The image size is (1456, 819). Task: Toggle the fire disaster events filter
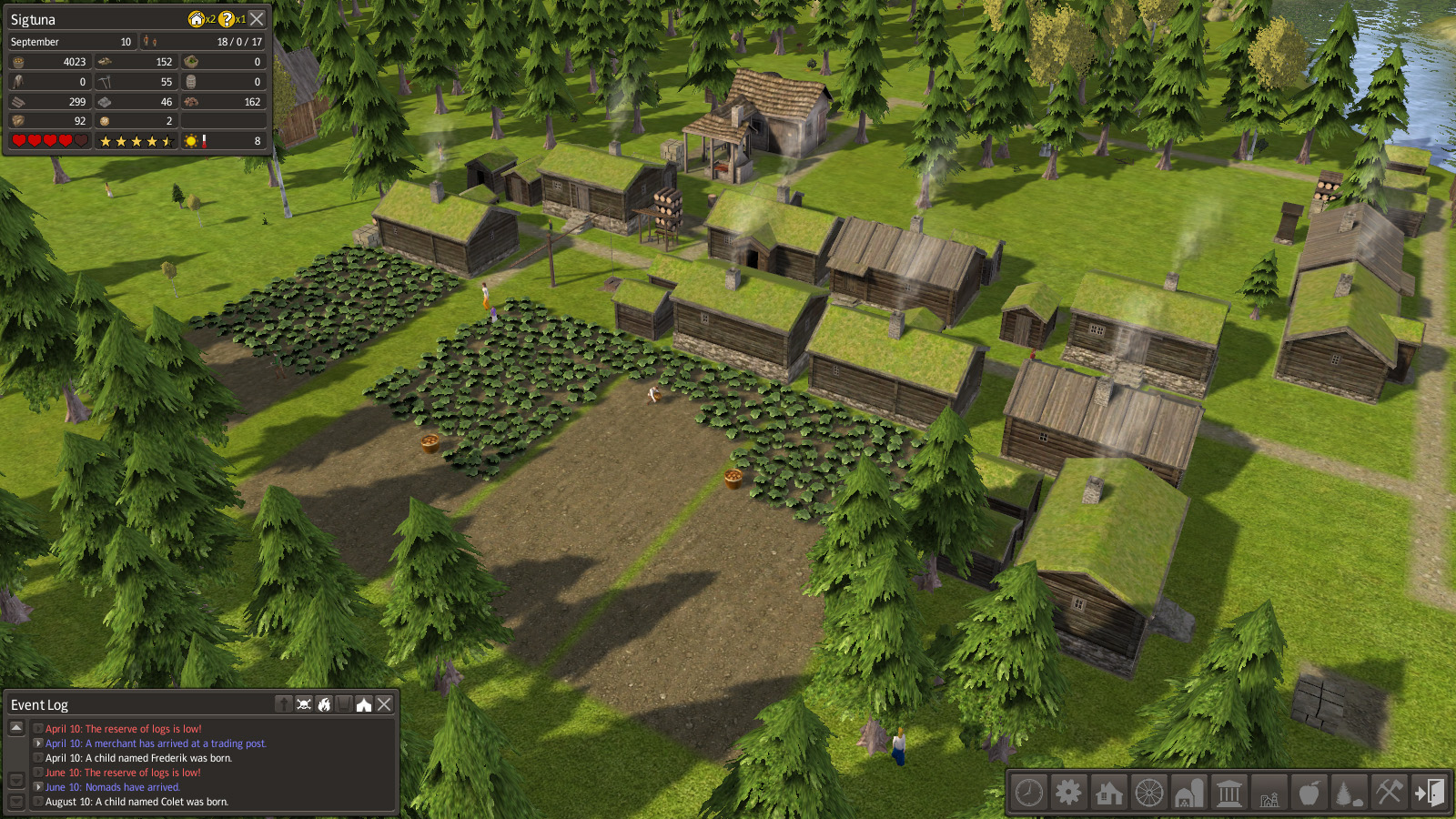(324, 704)
